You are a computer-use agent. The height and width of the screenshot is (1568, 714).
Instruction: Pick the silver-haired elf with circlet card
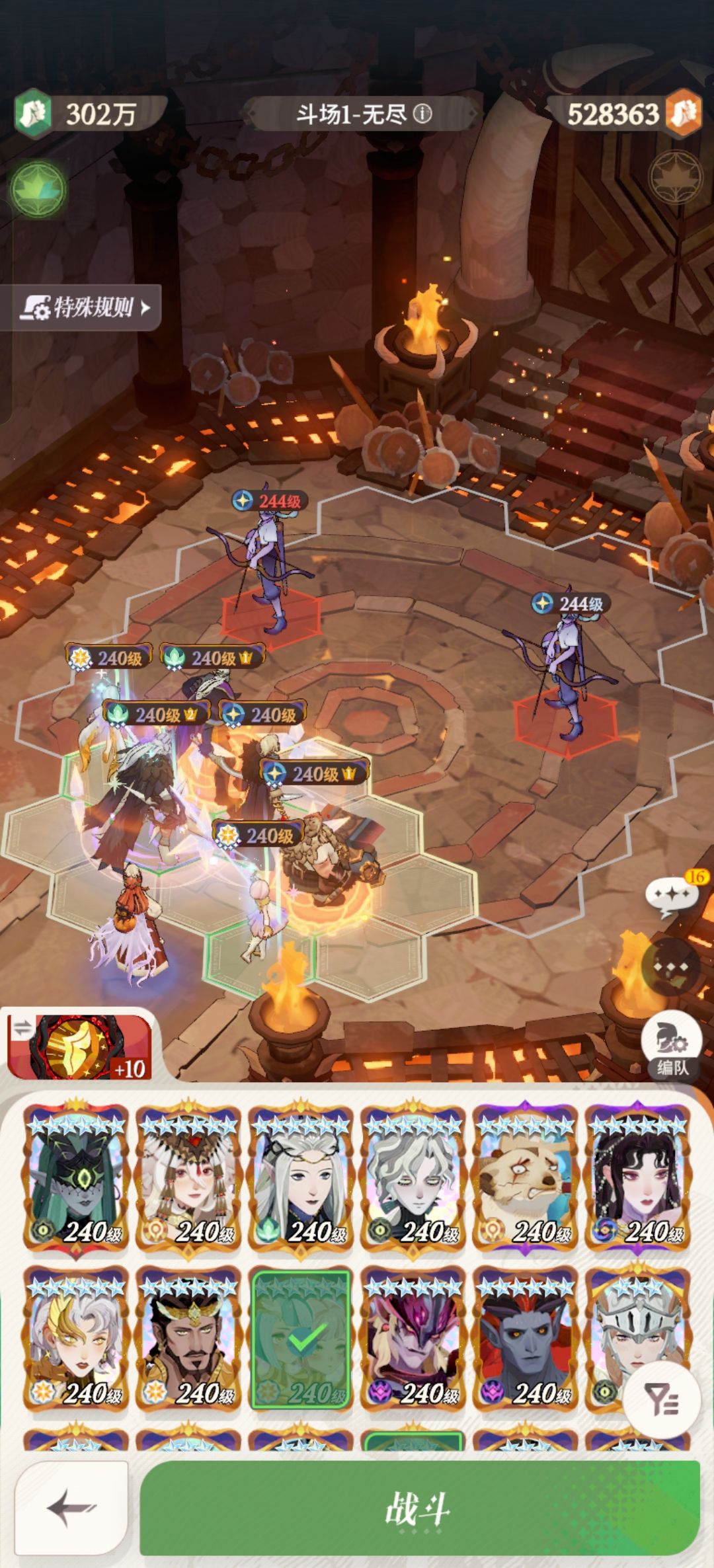(x=301, y=1175)
